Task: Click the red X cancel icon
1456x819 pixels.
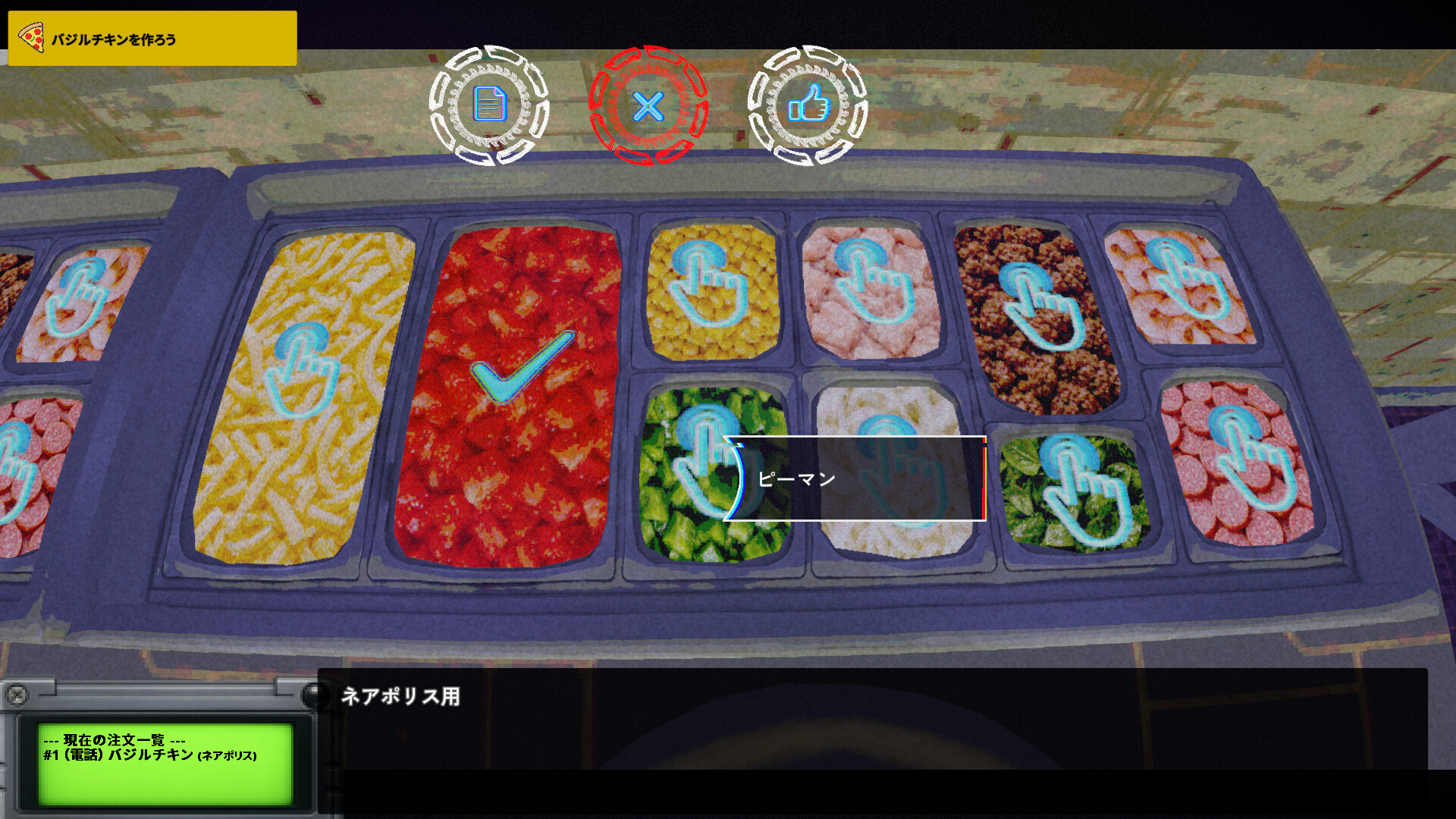Action: click(x=648, y=108)
